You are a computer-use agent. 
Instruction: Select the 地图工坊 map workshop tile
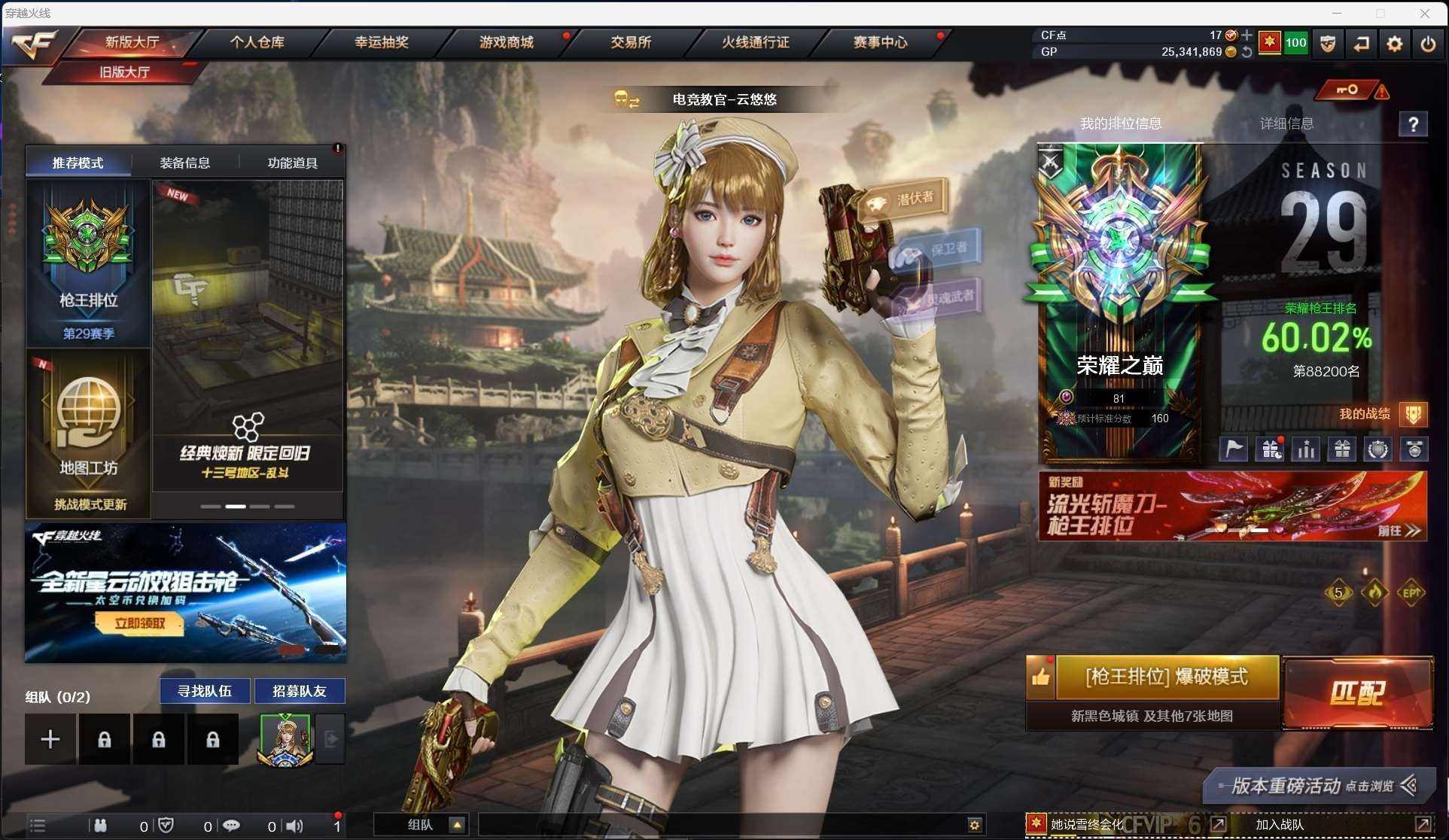[x=88, y=433]
